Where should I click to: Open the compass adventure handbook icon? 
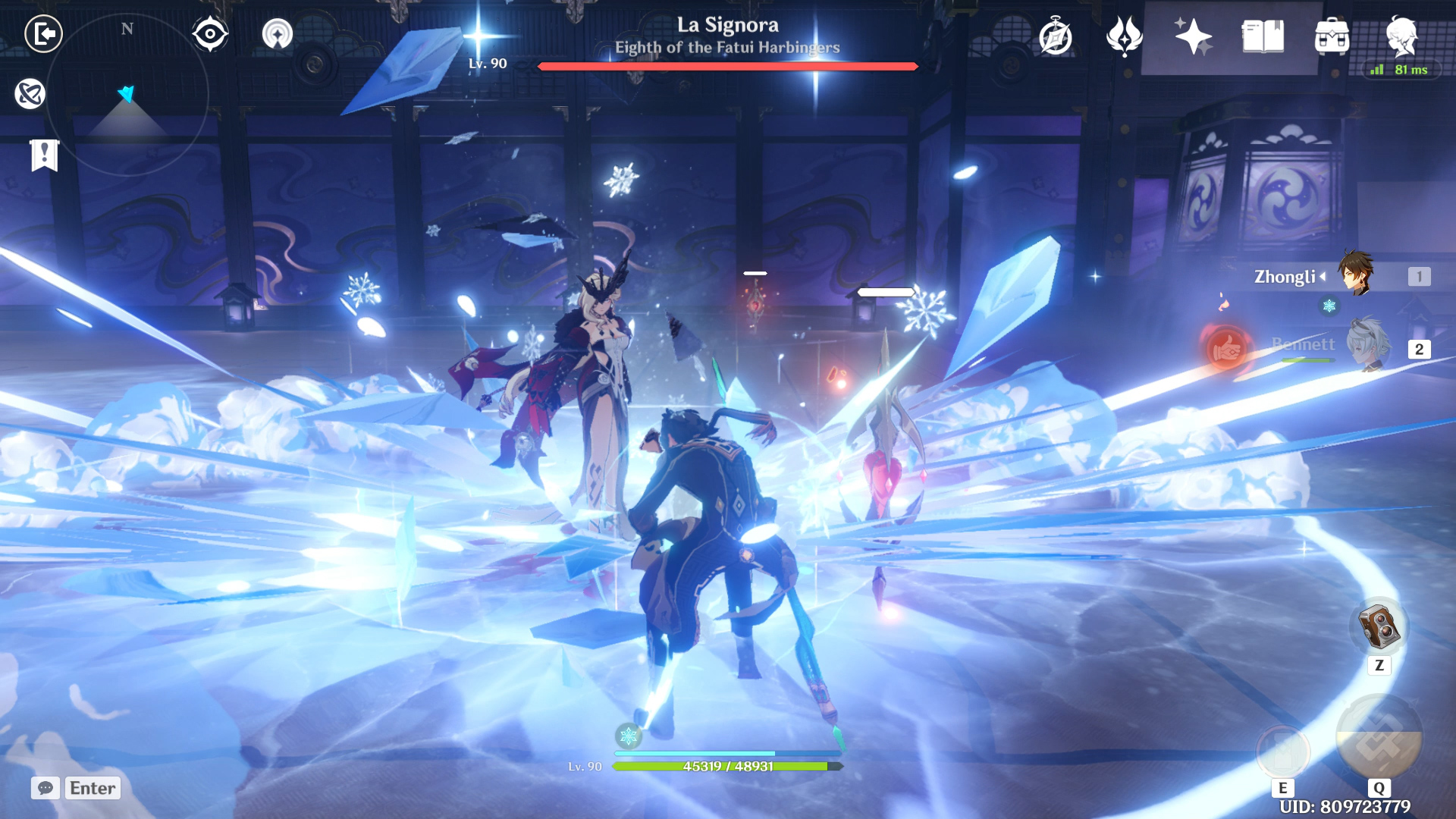pyautogui.click(x=1056, y=36)
